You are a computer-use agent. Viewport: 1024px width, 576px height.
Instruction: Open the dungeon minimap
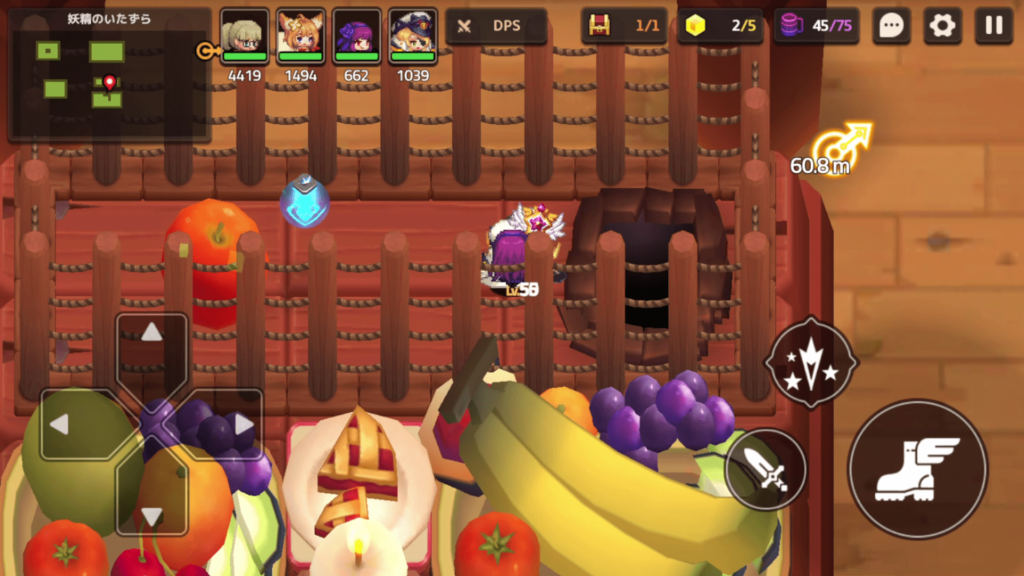point(109,76)
